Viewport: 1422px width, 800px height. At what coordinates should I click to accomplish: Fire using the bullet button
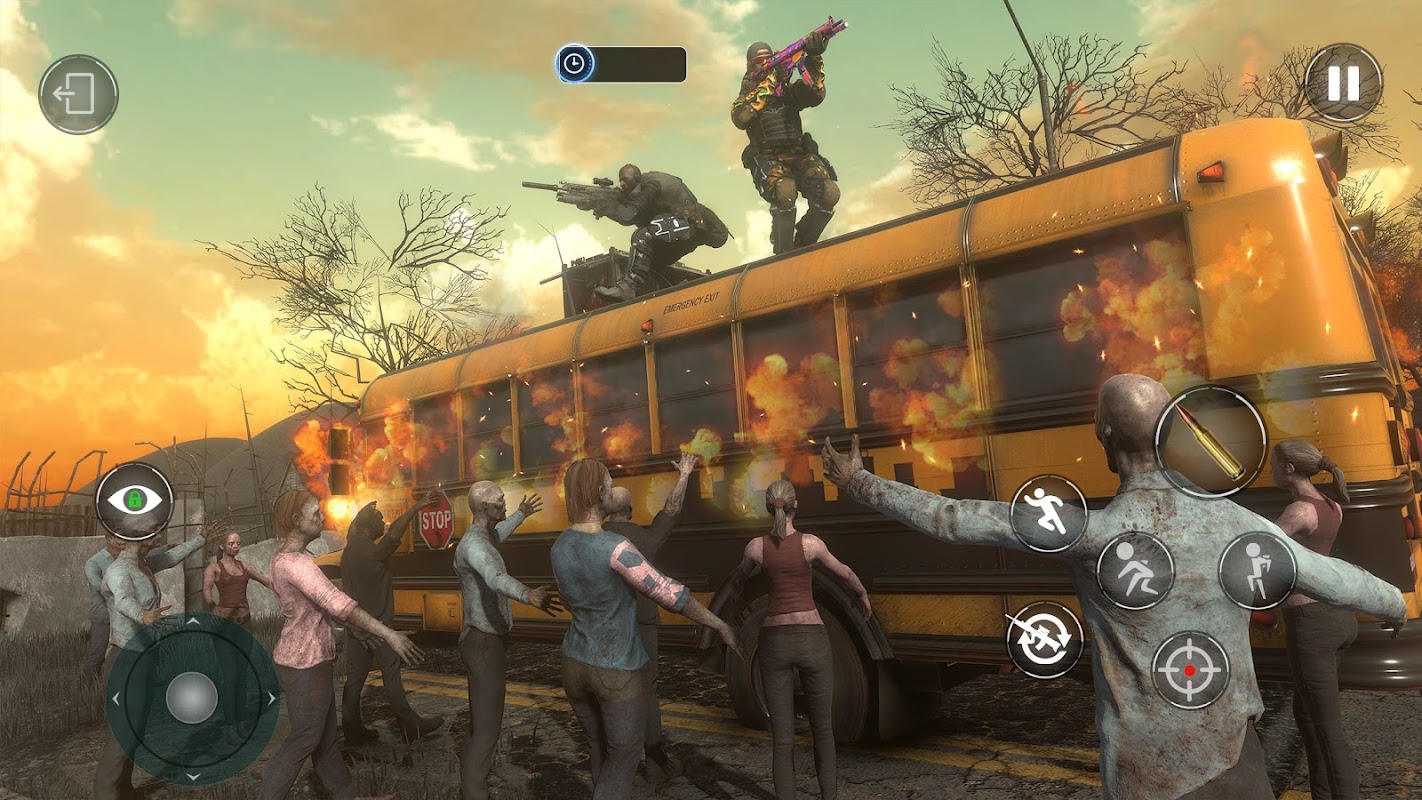1210,441
